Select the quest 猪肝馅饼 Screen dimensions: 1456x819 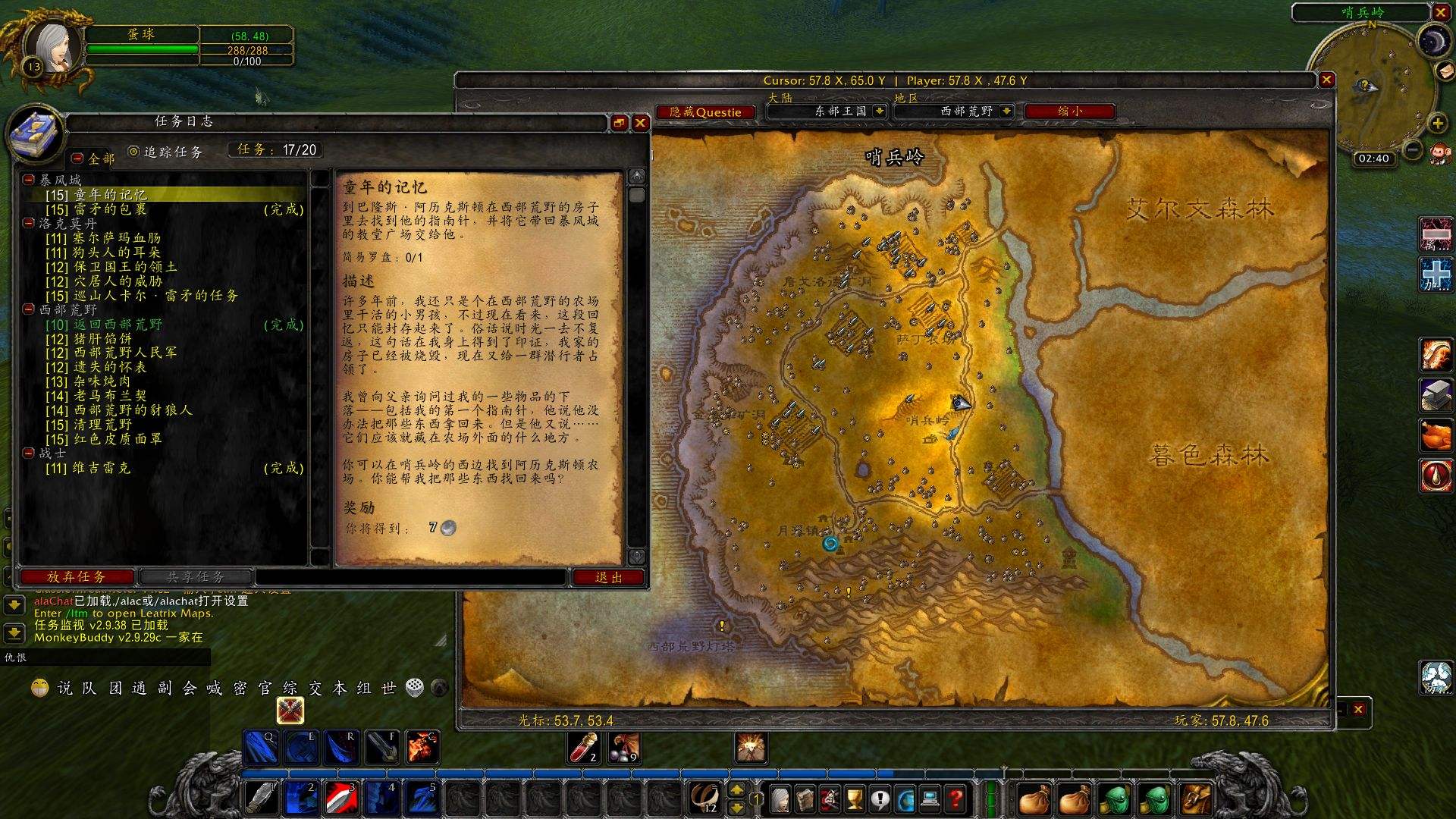pos(102,339)
